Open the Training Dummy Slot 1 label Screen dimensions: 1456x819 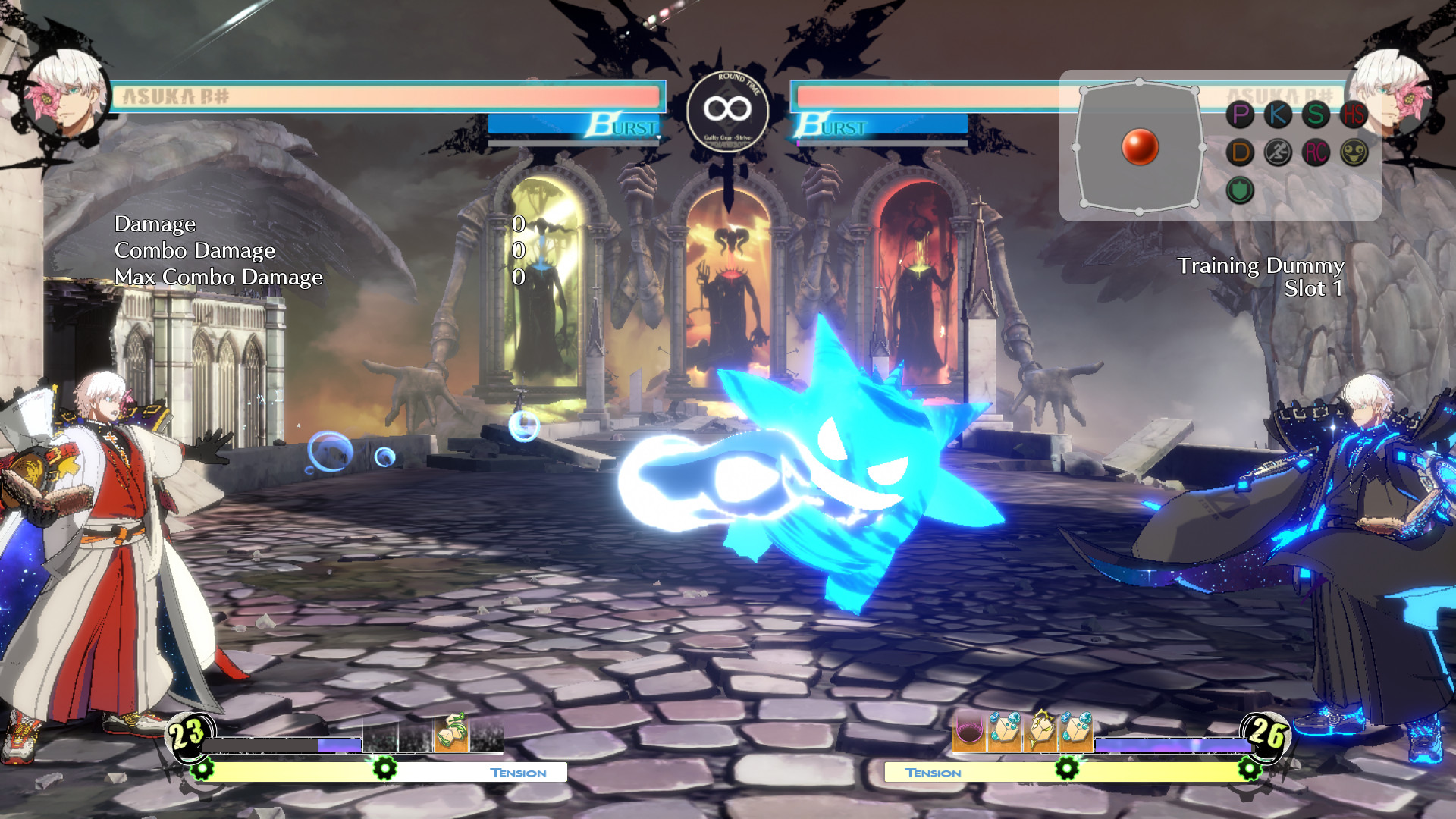(x=1259, y=278)
